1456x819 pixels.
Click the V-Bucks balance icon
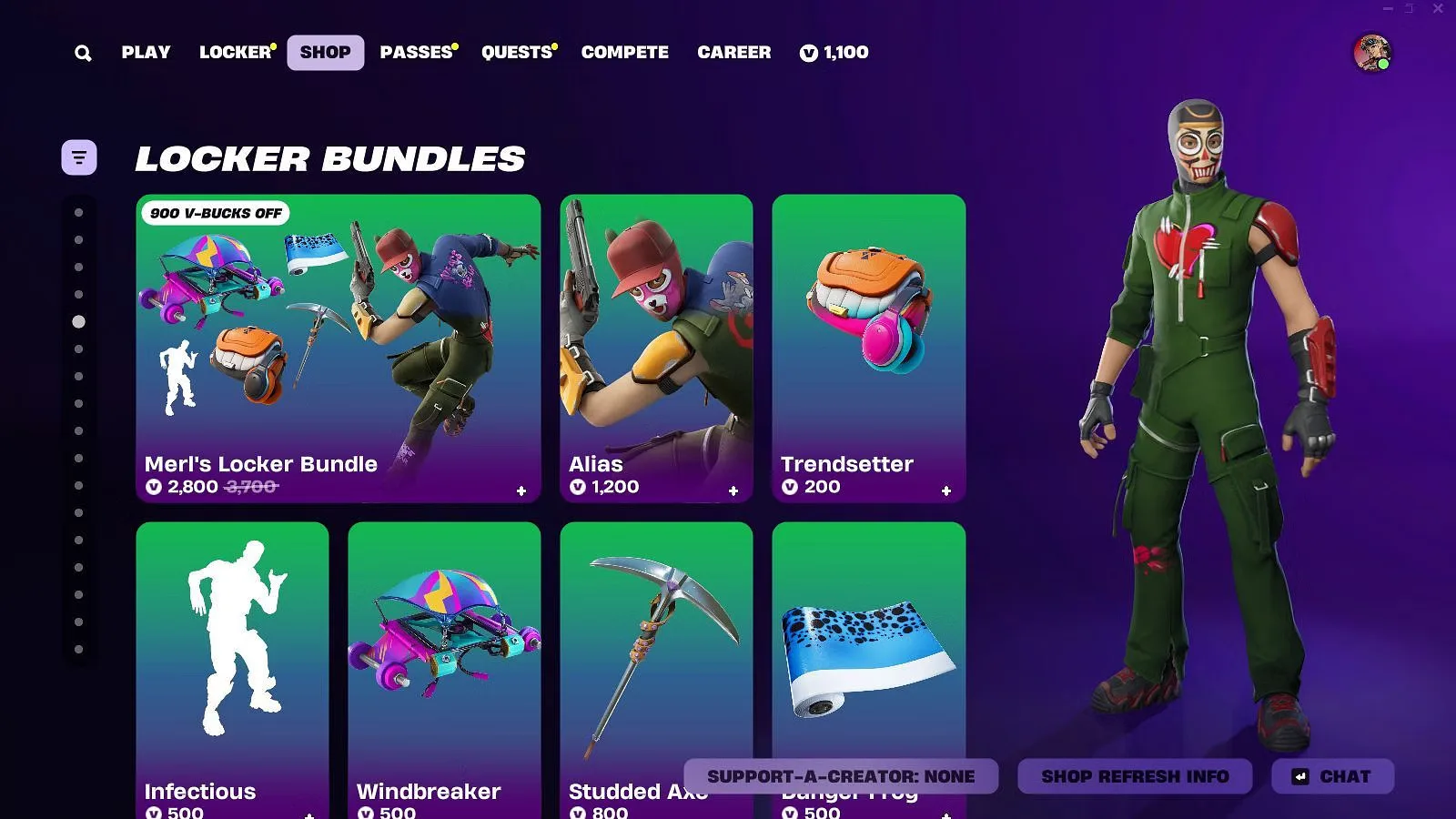point(808,52)
